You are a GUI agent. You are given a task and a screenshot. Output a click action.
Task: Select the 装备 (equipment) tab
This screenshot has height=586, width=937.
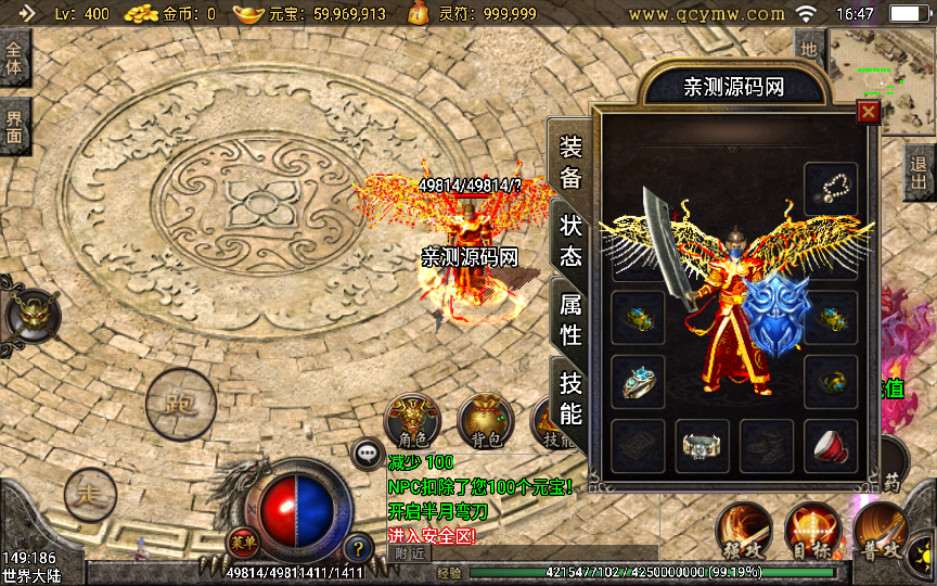point(570,162)
